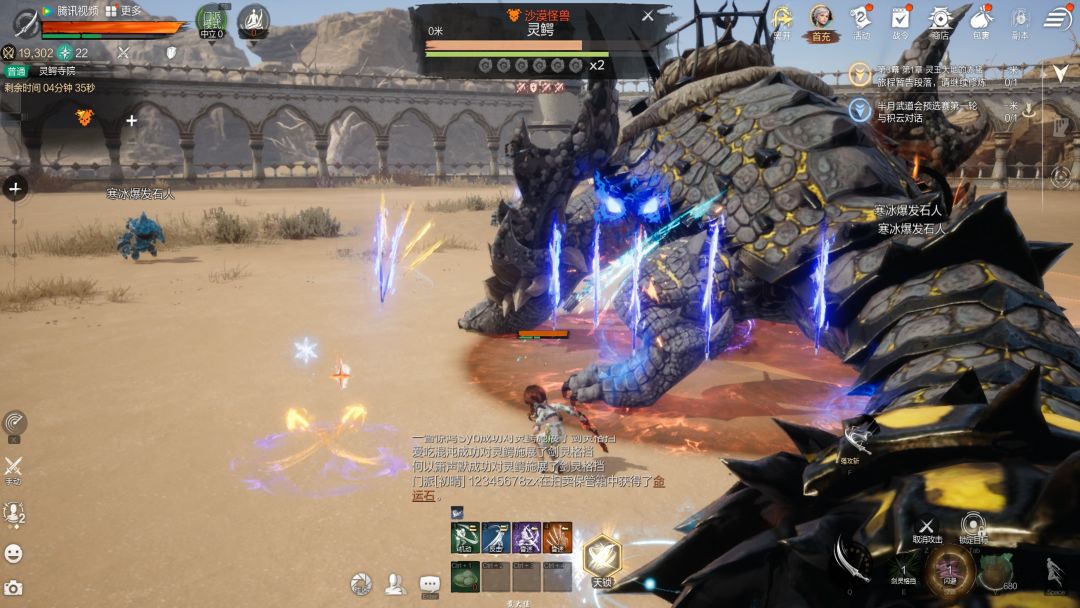The width and height of the screenshot is (1080, 608).
Task: Open the 商店 shop
Action: point(940,18)
